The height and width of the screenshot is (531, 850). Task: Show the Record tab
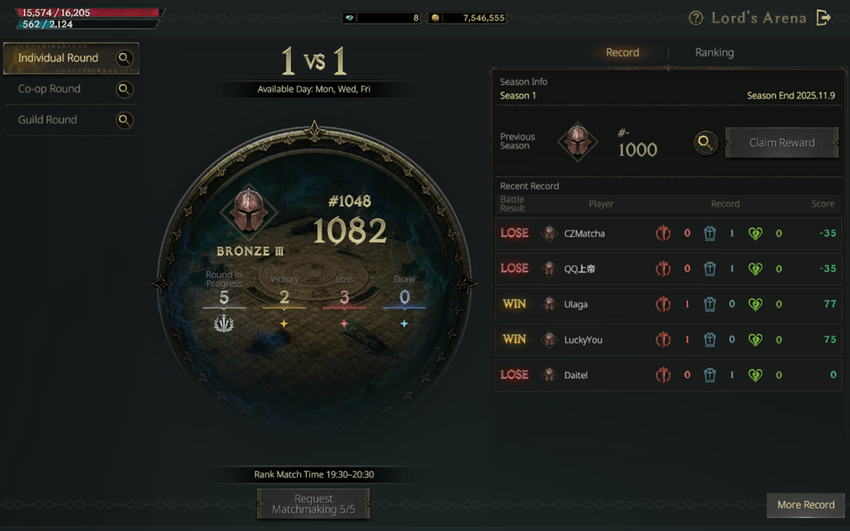pyautogui.click(x=622, y=52)
